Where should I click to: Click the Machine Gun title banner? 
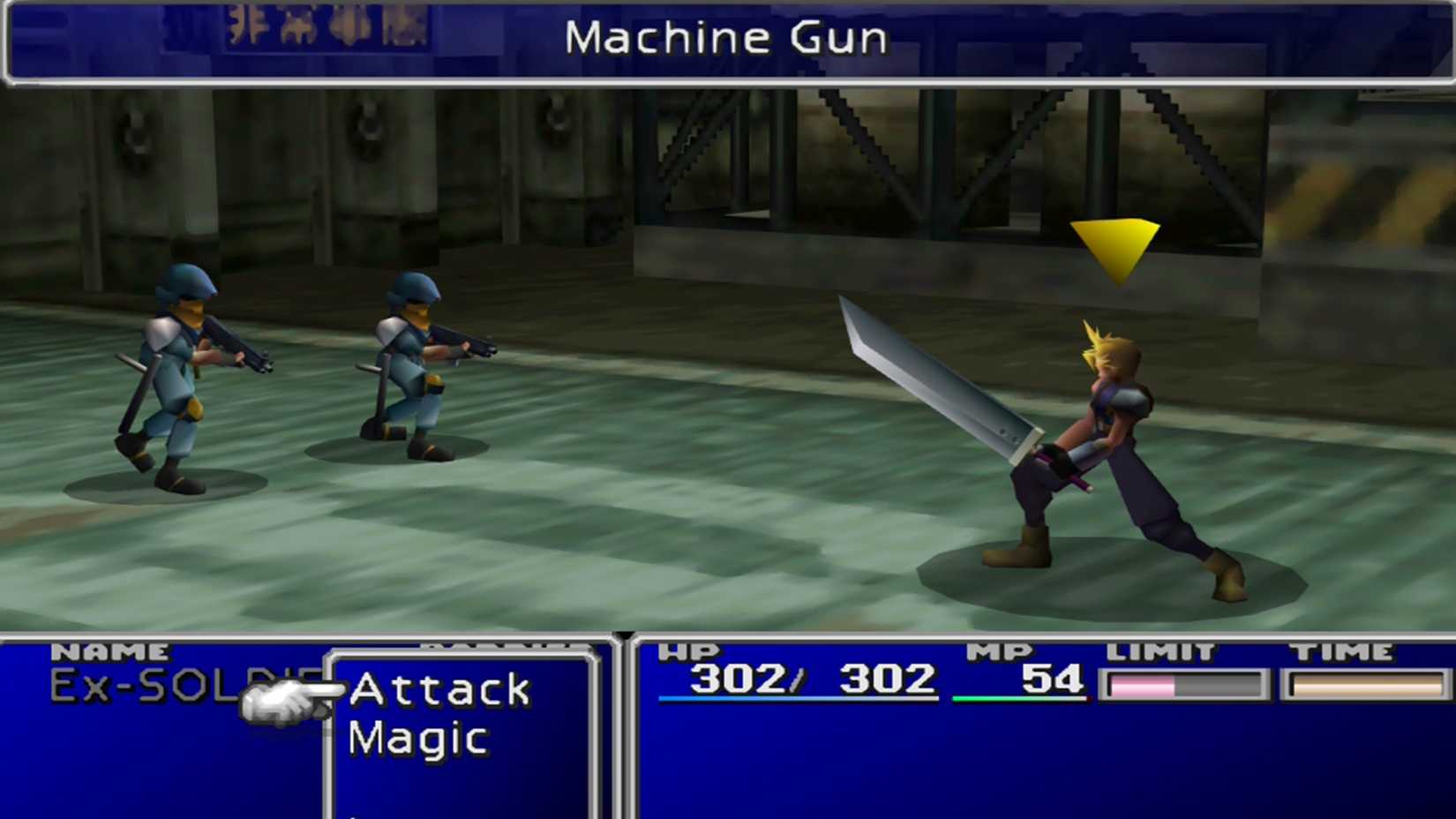(x=729, y=38)
